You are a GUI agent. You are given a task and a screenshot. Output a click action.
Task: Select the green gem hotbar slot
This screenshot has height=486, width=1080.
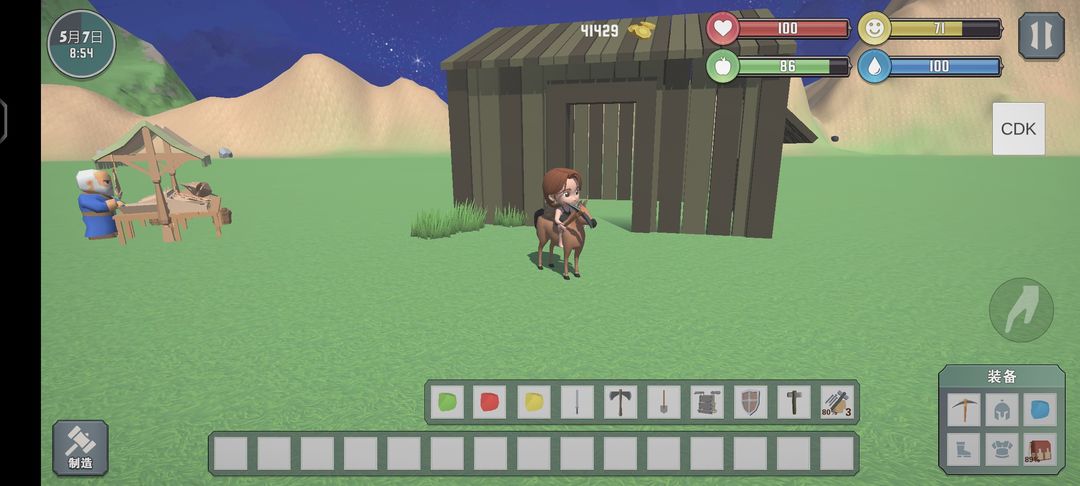pos(448,402)
